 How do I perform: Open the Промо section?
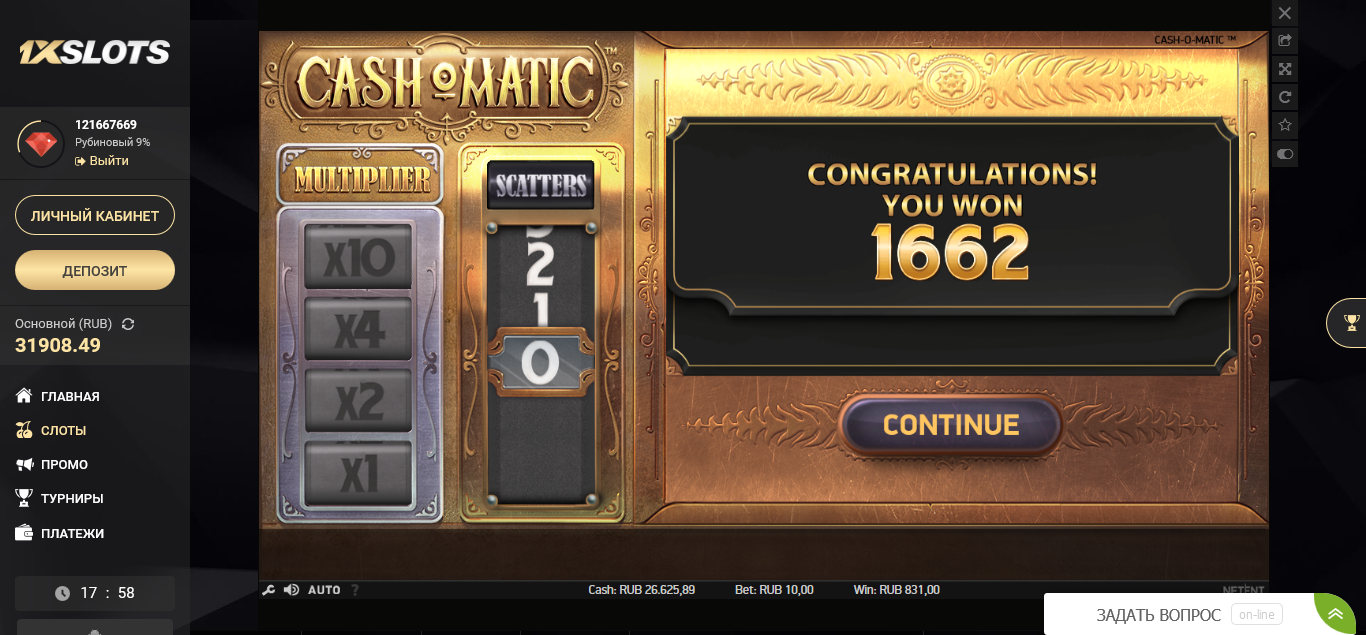click(x=64, y=465)
